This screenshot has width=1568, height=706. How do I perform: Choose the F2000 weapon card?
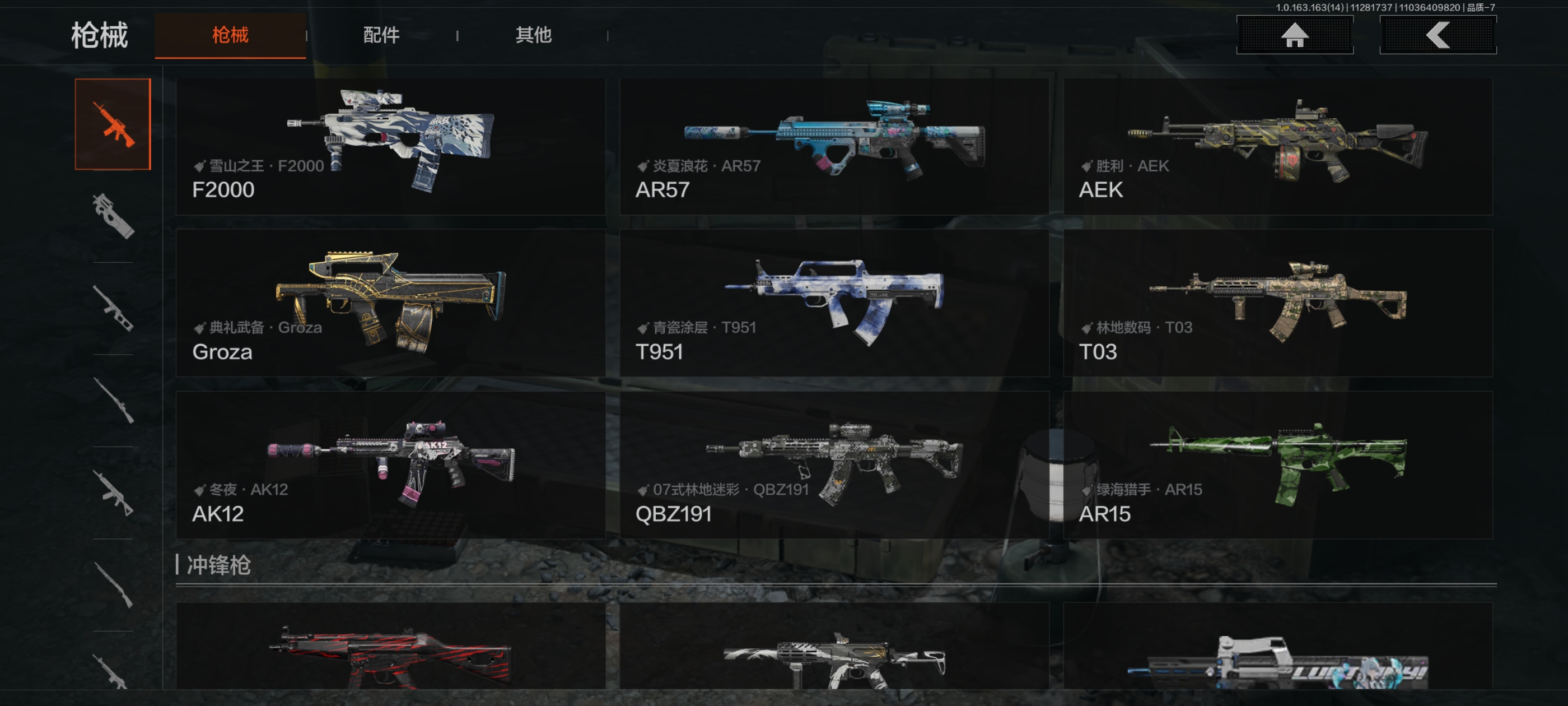pyautogui.click(x=390, y=146)
